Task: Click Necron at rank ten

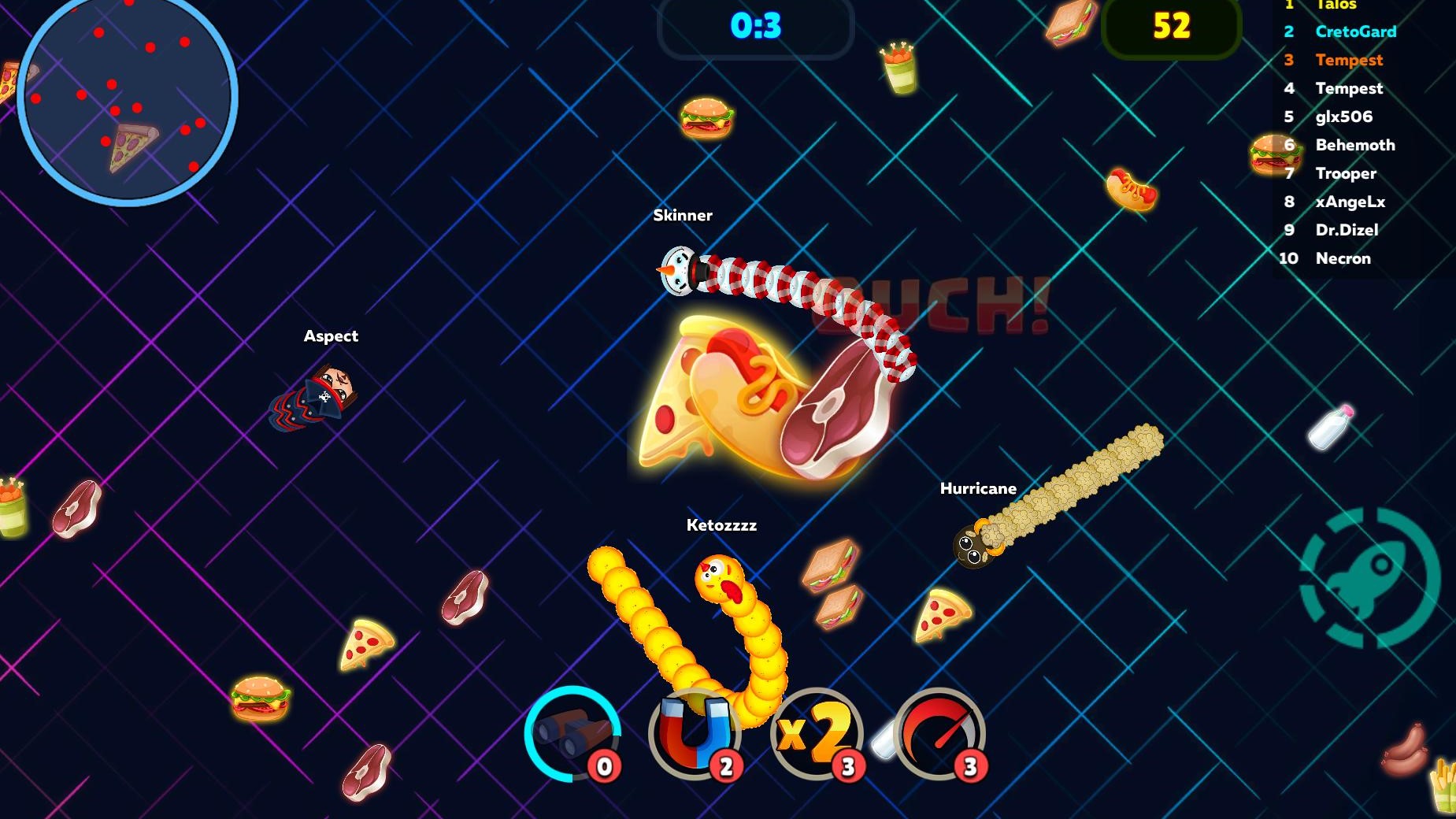Action: [x=1343, y=258]
